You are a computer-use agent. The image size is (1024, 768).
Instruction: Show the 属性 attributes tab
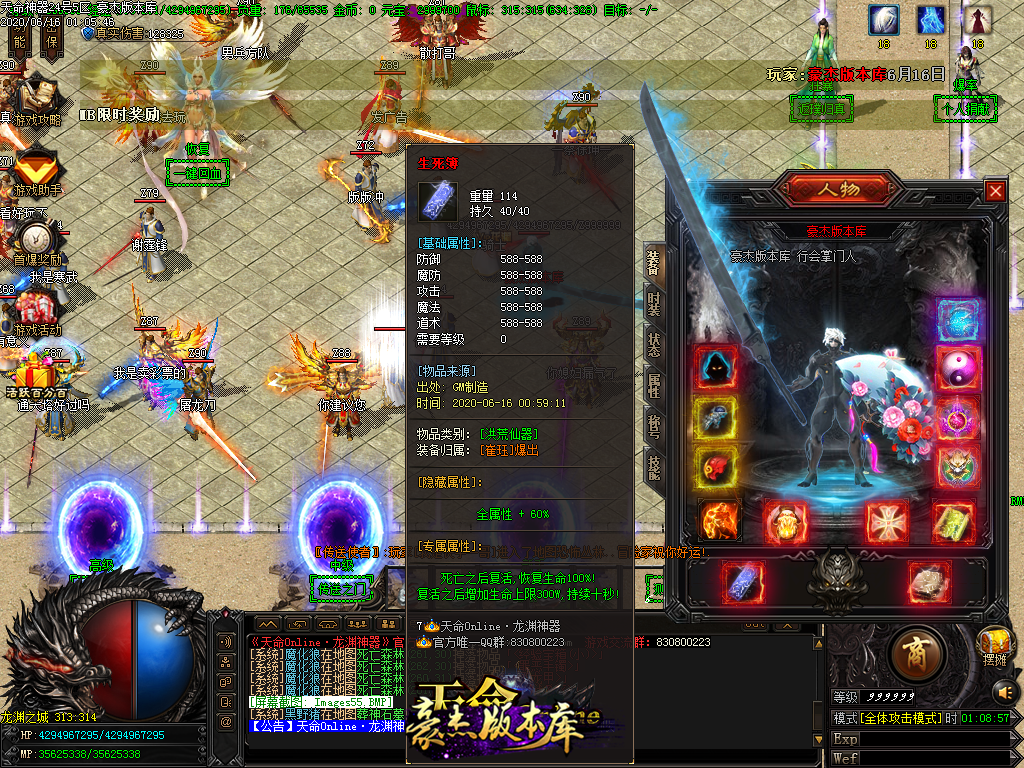point(654,385)
